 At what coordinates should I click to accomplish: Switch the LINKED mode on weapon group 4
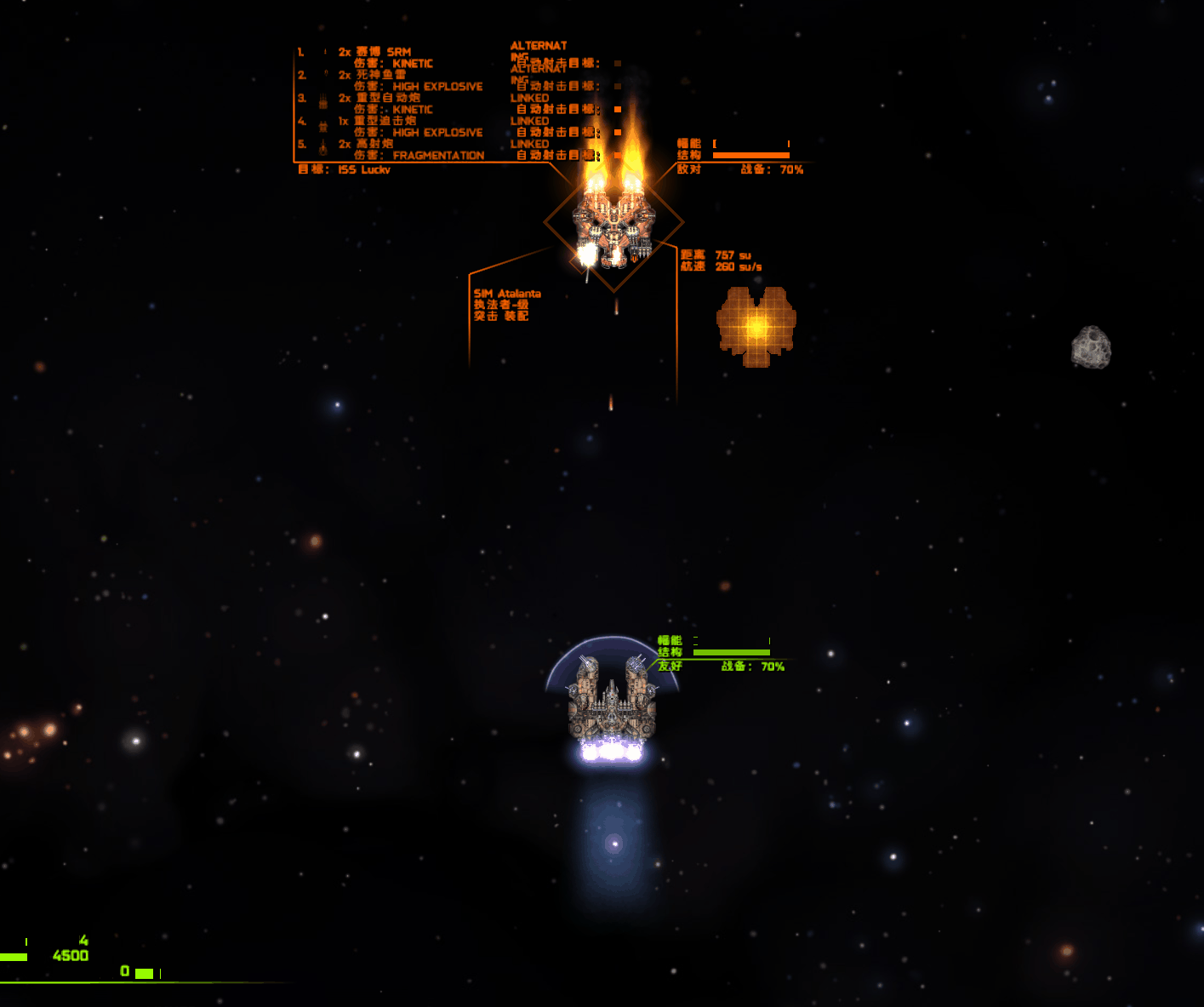[x=529, y=121]
